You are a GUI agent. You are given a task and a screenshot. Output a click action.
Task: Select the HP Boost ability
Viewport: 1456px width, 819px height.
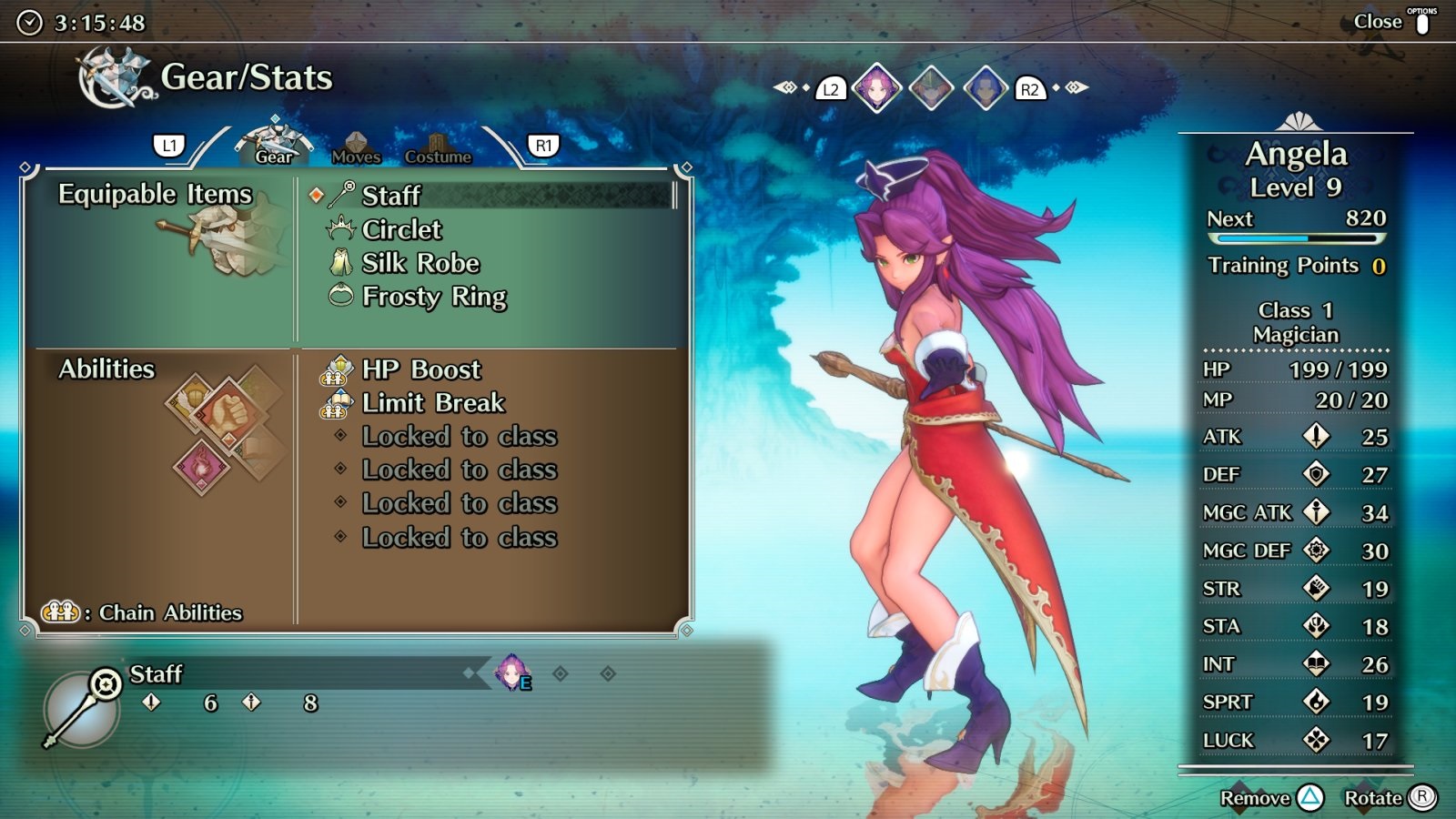pyautogui.click(x=420, y=369)
